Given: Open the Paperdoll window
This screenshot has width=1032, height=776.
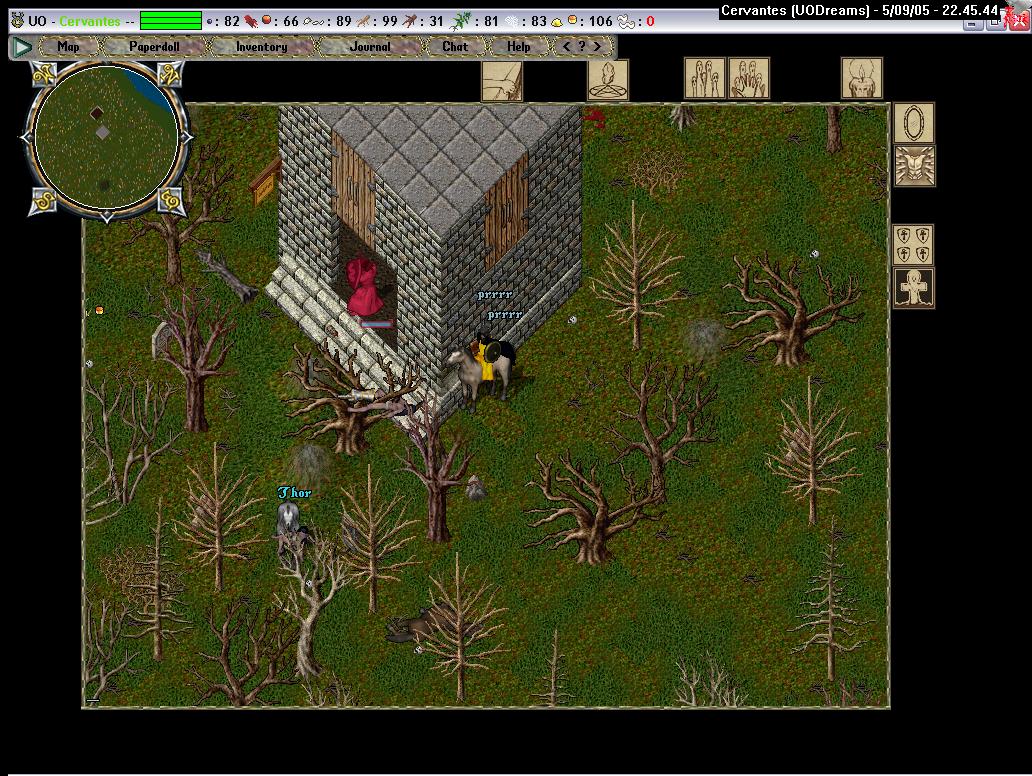Looking at the screenshot, I should pyautogui.click(x=153, y=47).
